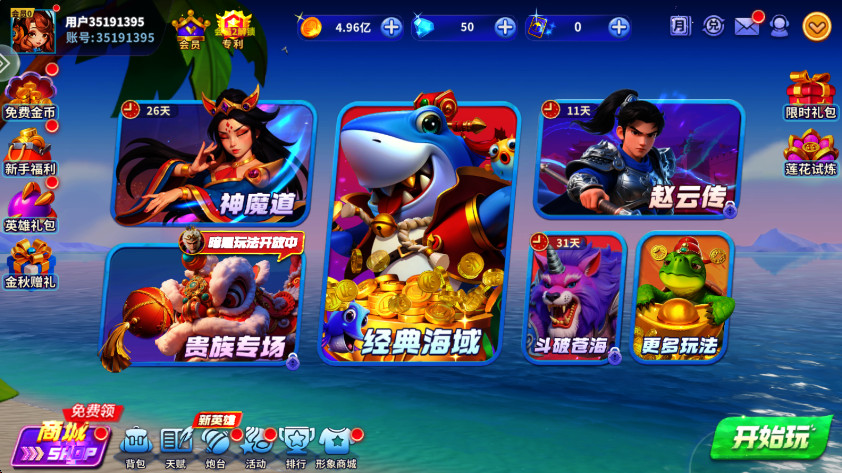
Task: Add gold coins with the plus button
Action: tap(392, 27)
